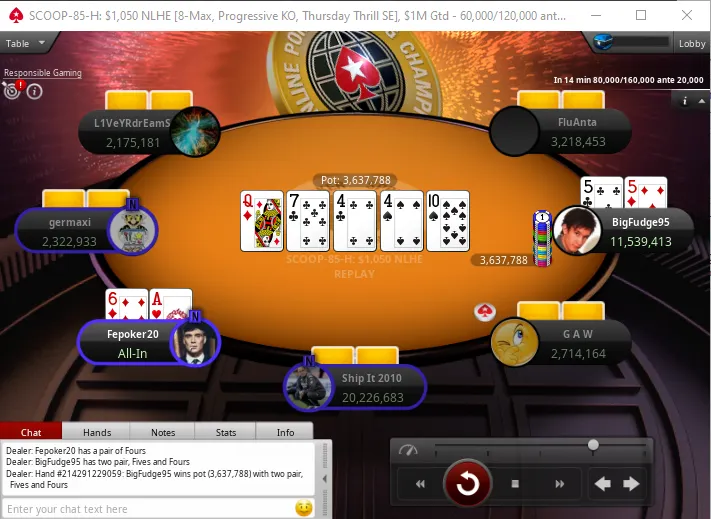Viewport: 711px width, 519px height.
Task: Open the Notes tab
Action: [163, 432]
